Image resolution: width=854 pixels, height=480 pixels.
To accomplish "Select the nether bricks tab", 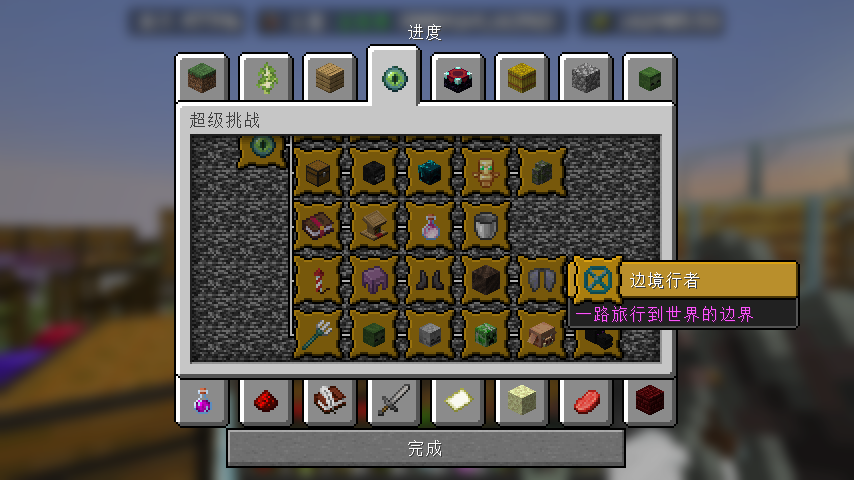I will coord(650,401).
